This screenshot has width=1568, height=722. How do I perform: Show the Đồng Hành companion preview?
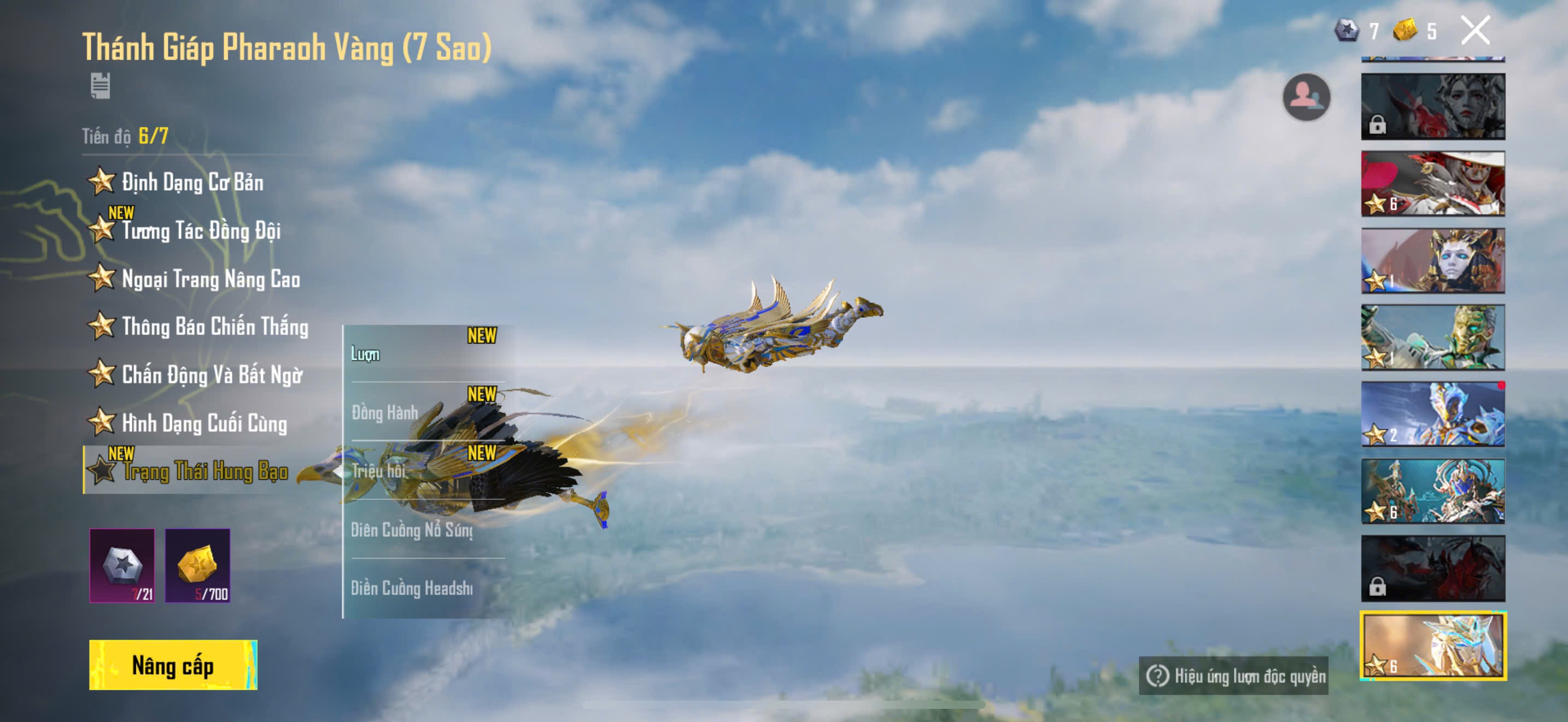click(425, 412)
